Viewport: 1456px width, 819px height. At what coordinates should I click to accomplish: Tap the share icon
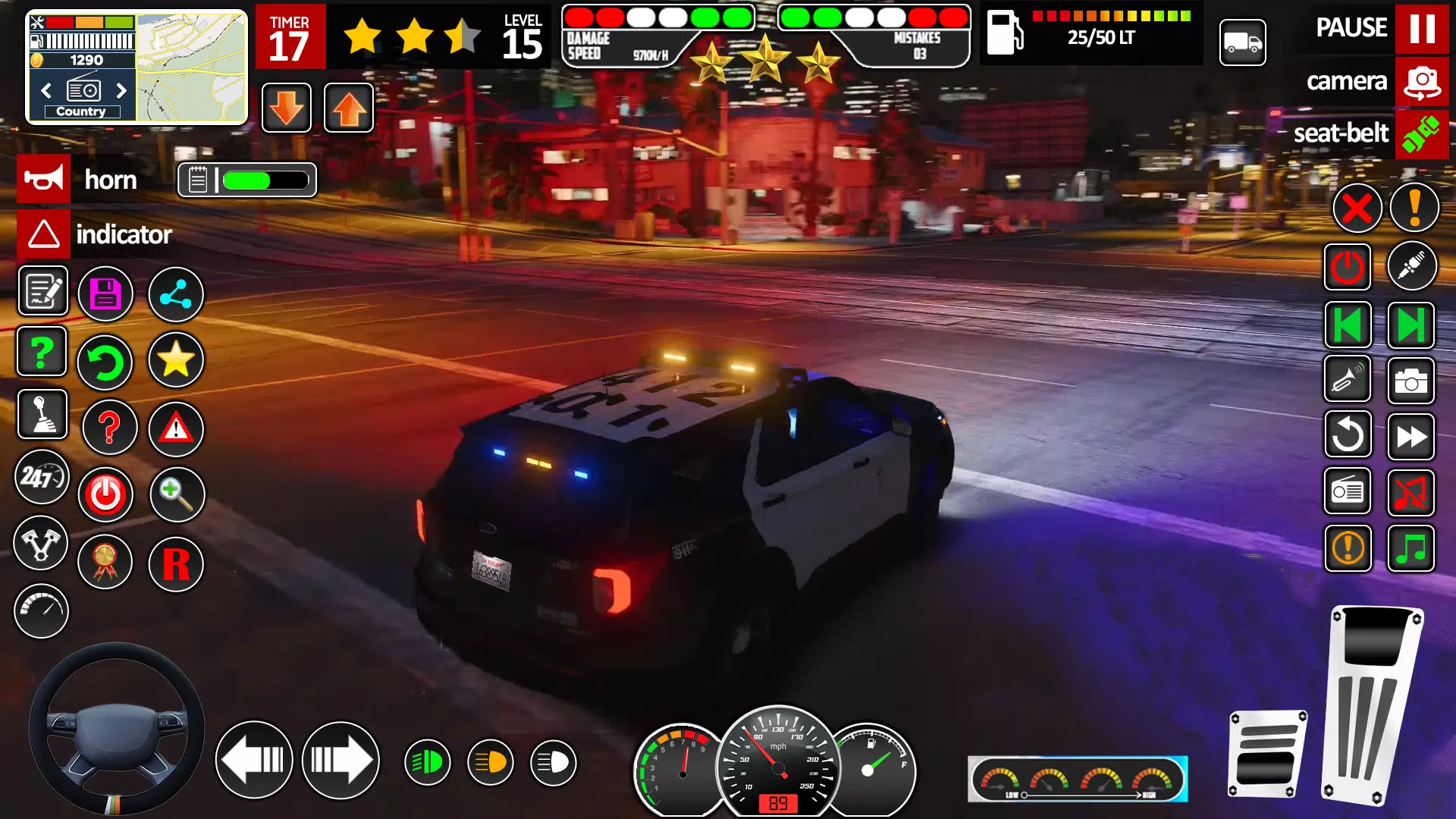tap(175, 293)
